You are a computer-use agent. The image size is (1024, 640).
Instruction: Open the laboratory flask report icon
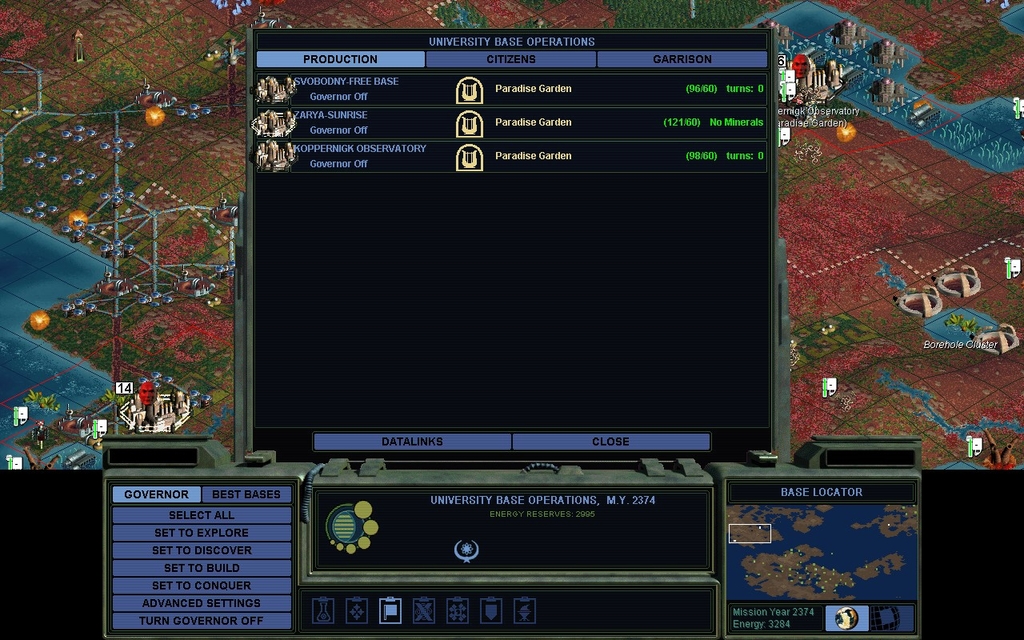coord(322,610)
